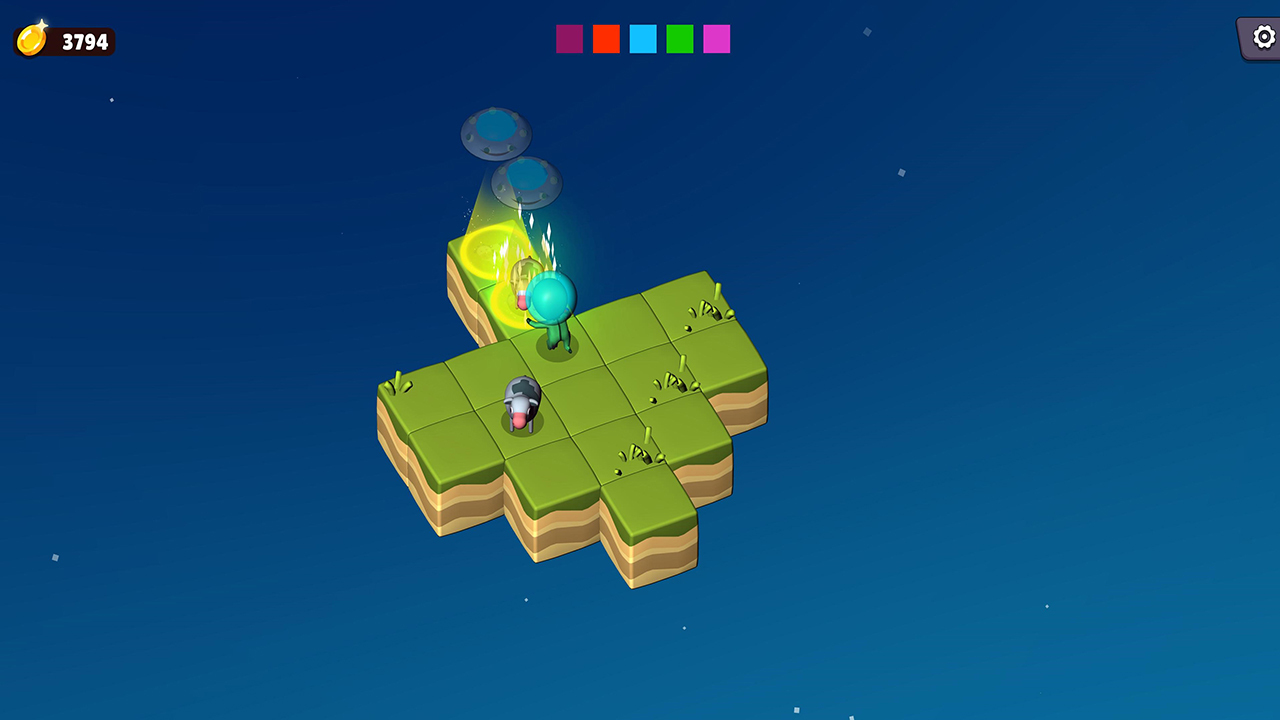
Task: Click the grass tuft on the far-left tile
Action: coord(399,385)
